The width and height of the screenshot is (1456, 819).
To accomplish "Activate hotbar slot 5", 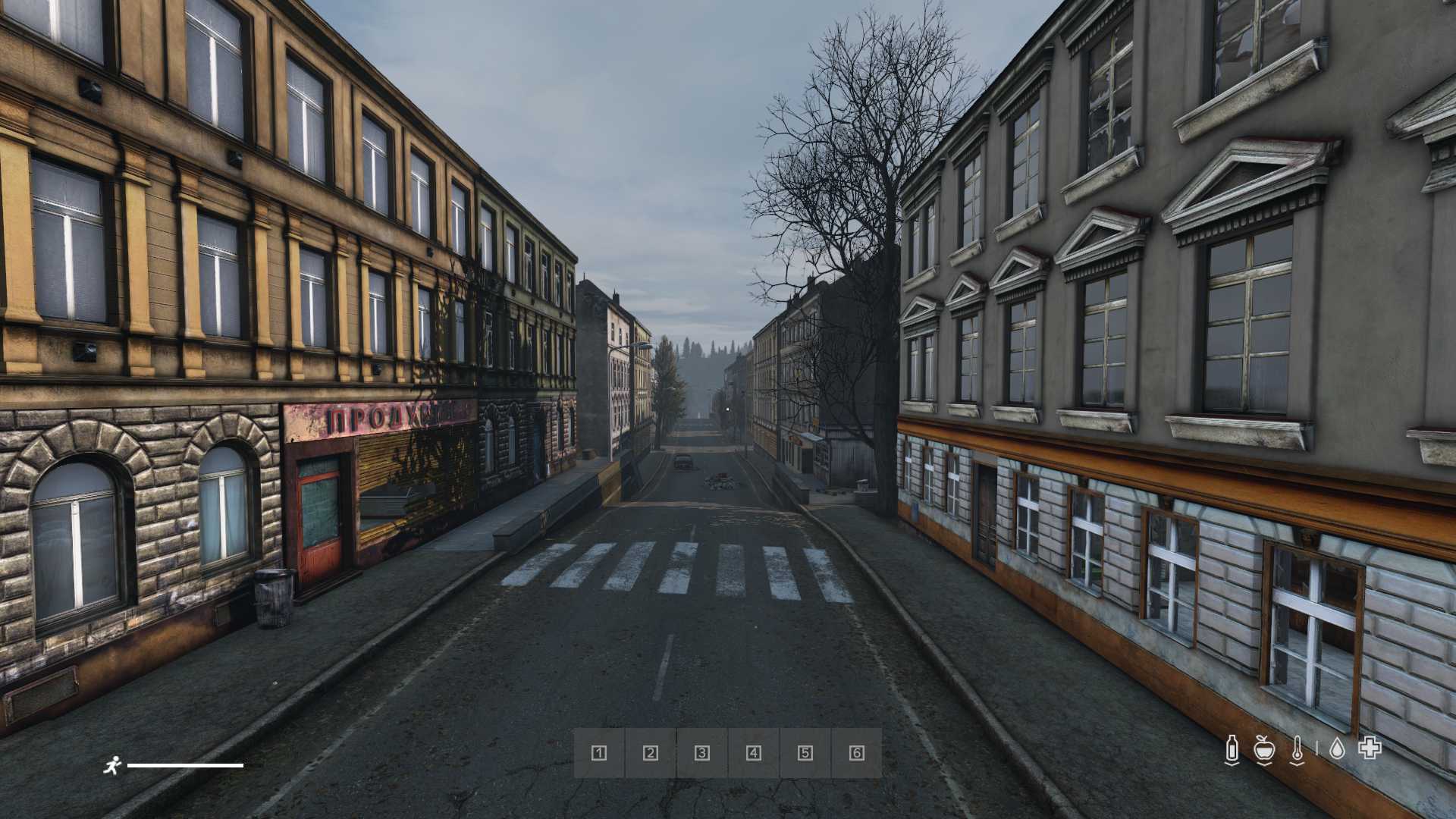I will tap(805, 753).
